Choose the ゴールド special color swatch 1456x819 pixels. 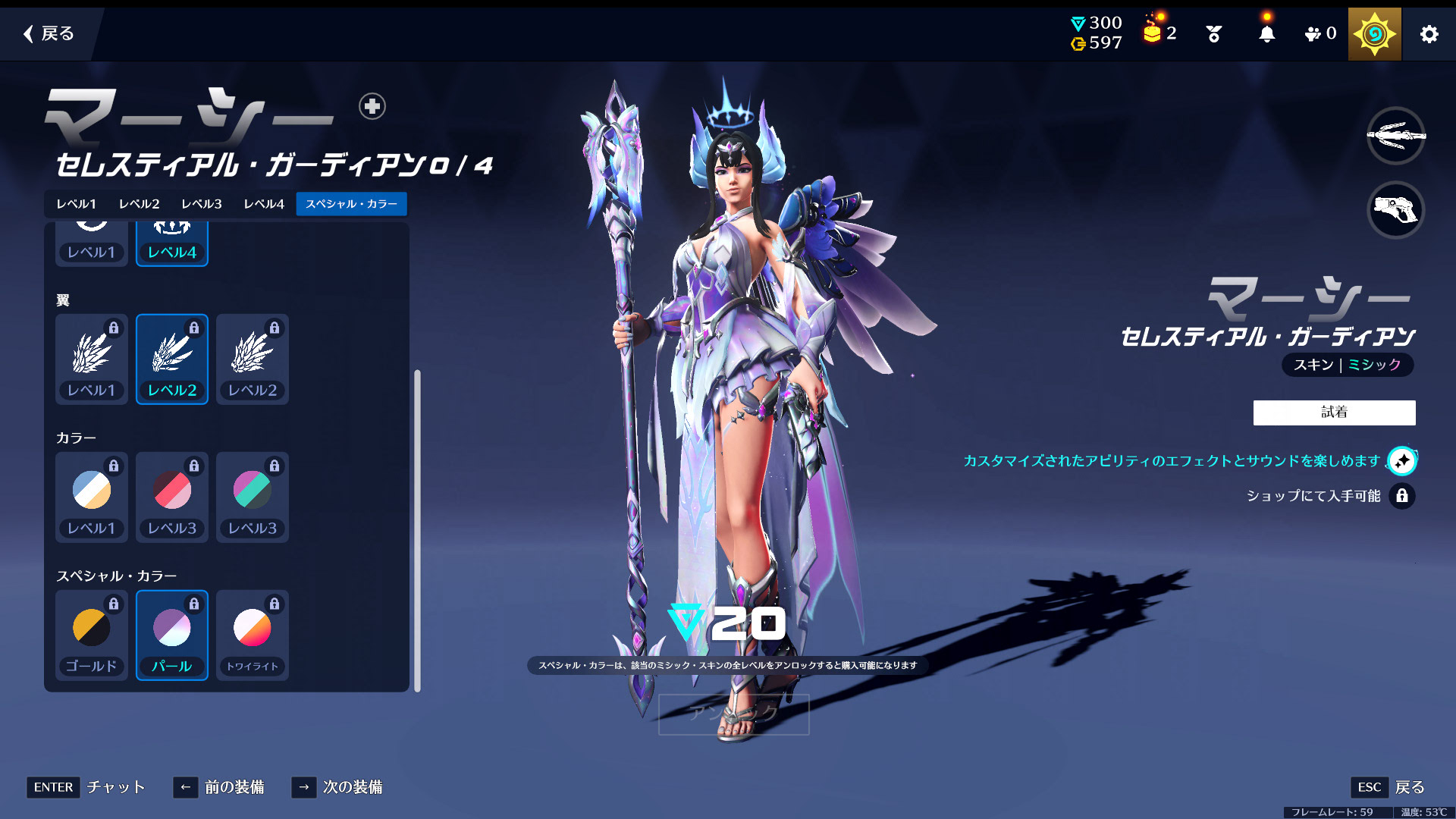91,635
